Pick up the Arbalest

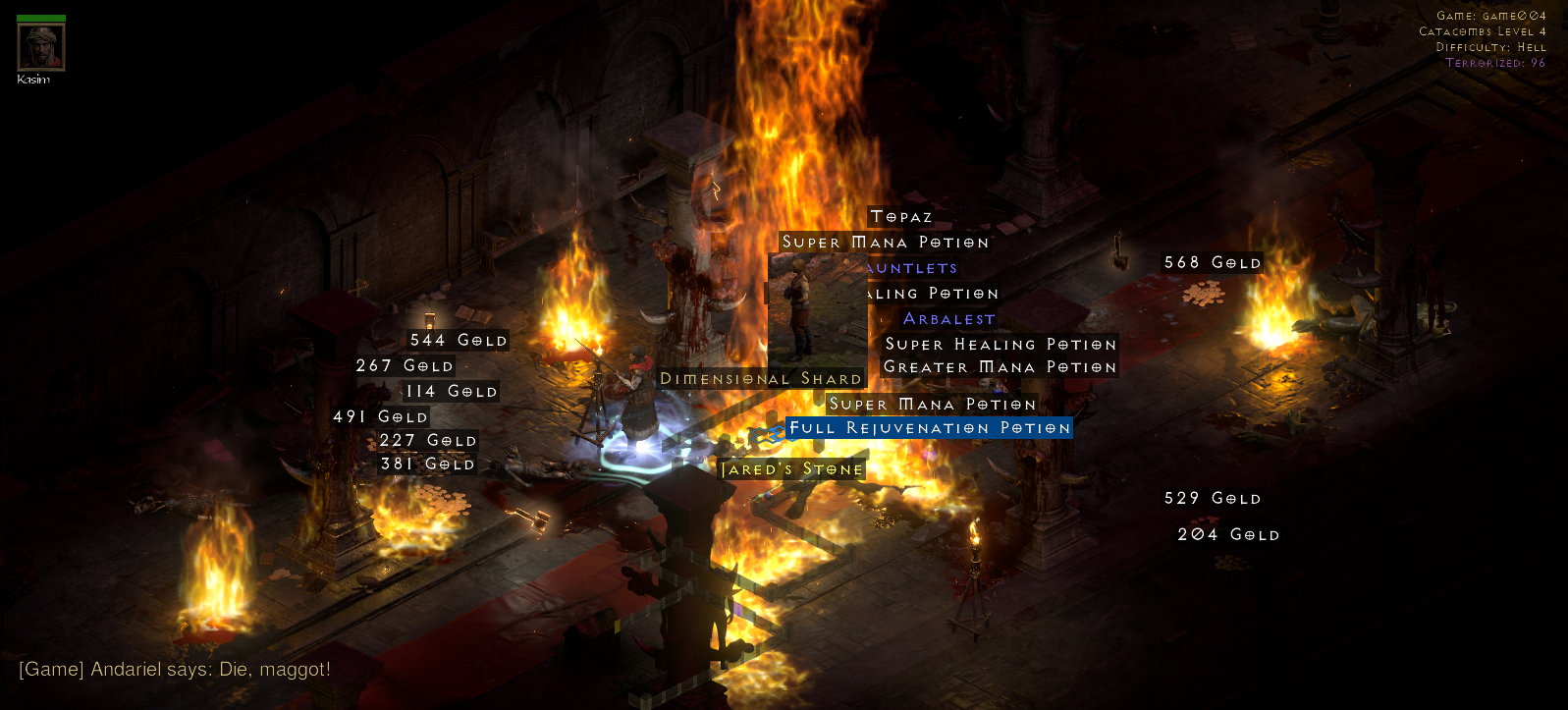(x=947, y=318)
